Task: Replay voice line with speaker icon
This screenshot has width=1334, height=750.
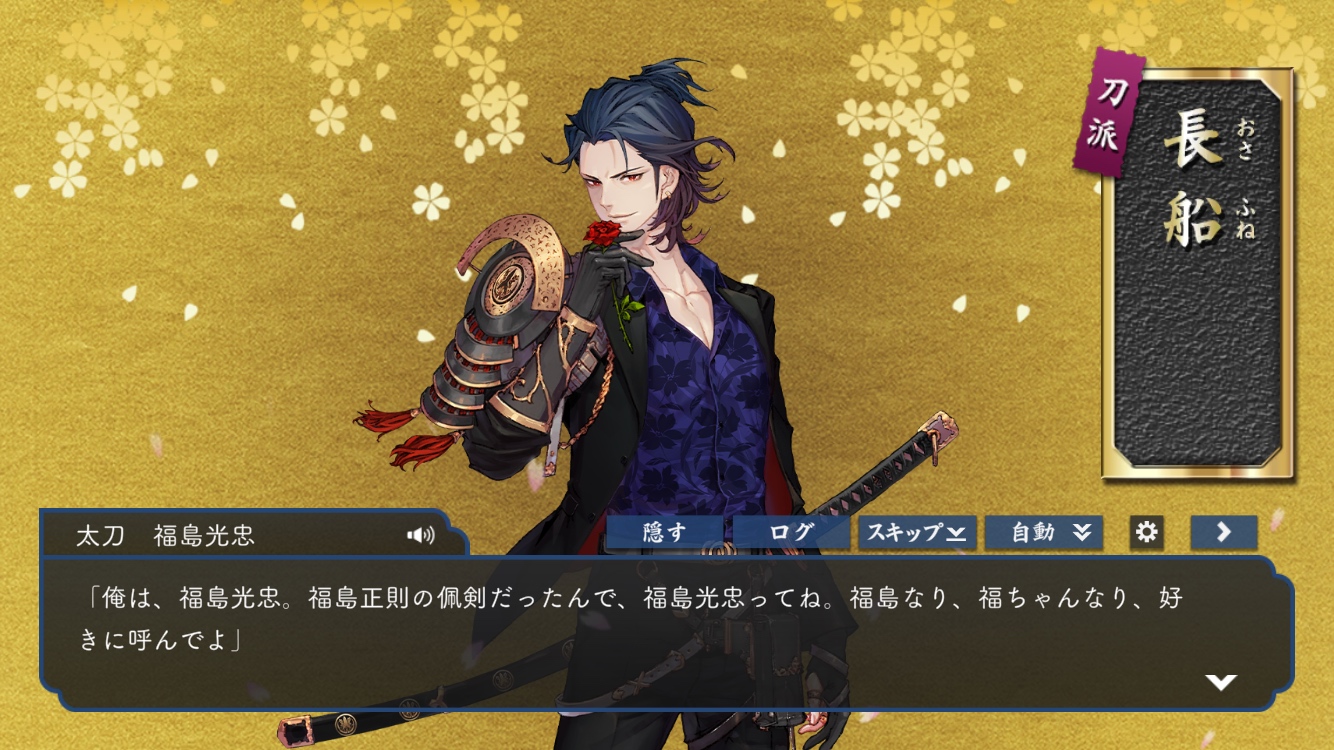Action: 421,535
